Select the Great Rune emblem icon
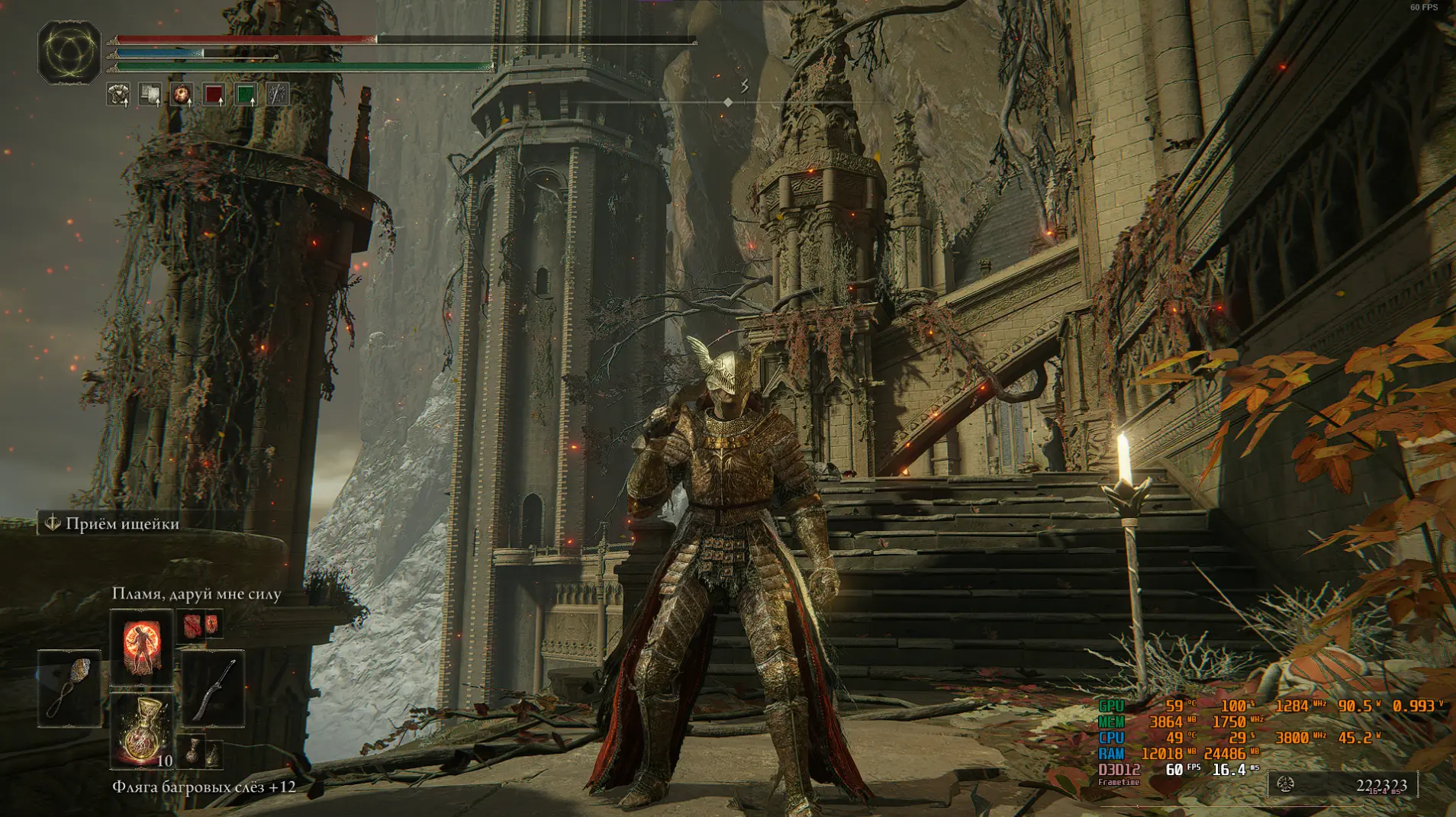Viewport: 1456px width, 817px height. point(69,52)
